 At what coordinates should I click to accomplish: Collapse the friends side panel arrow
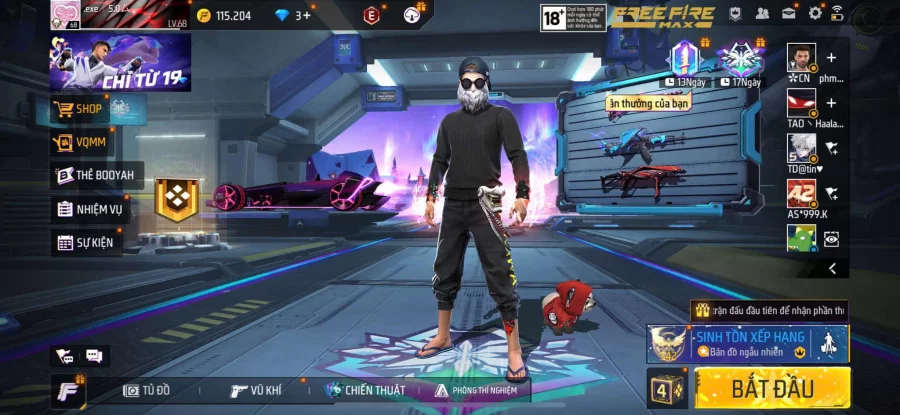coord(832,268)
